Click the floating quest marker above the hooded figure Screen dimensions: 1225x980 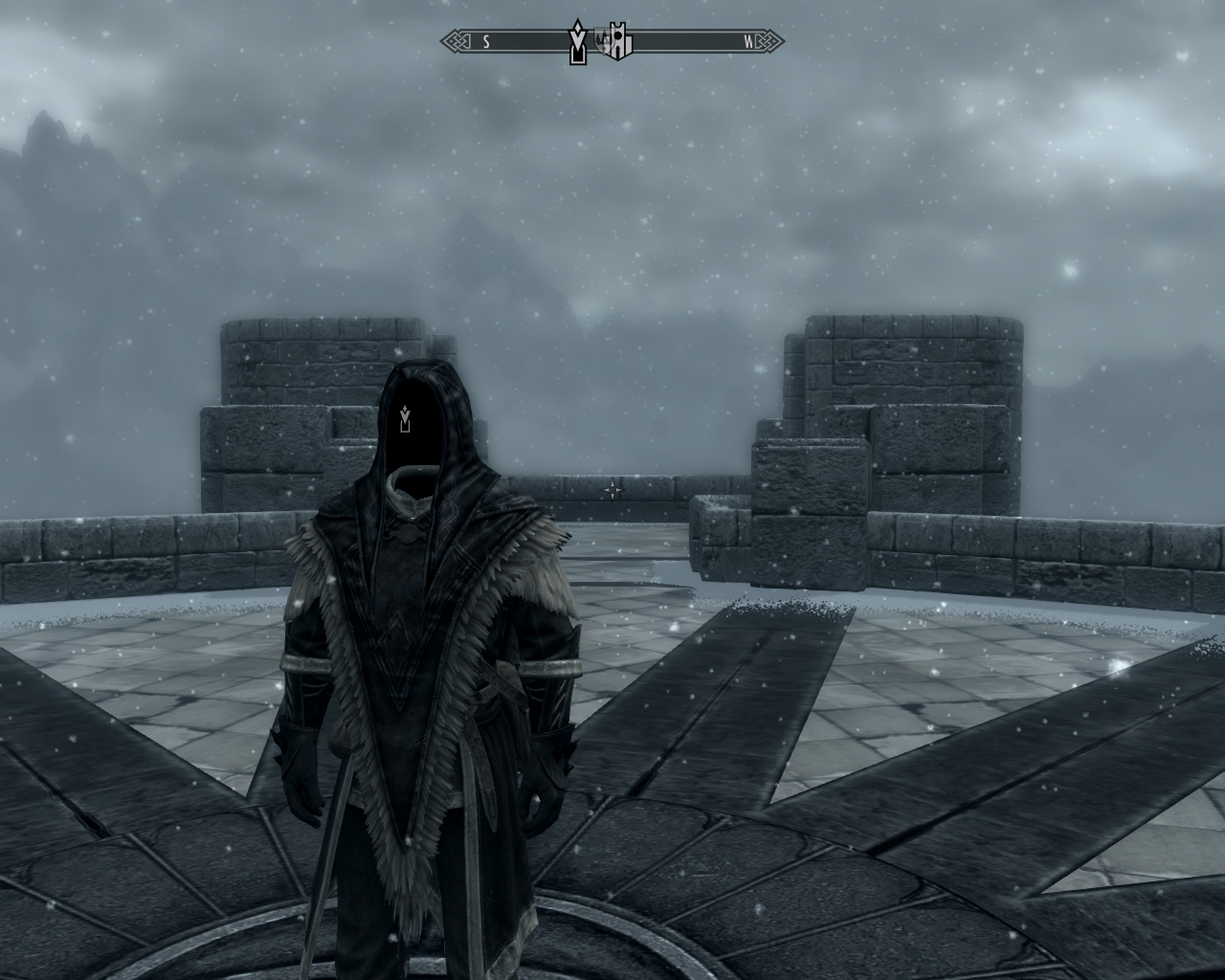(x=407, y=417)
